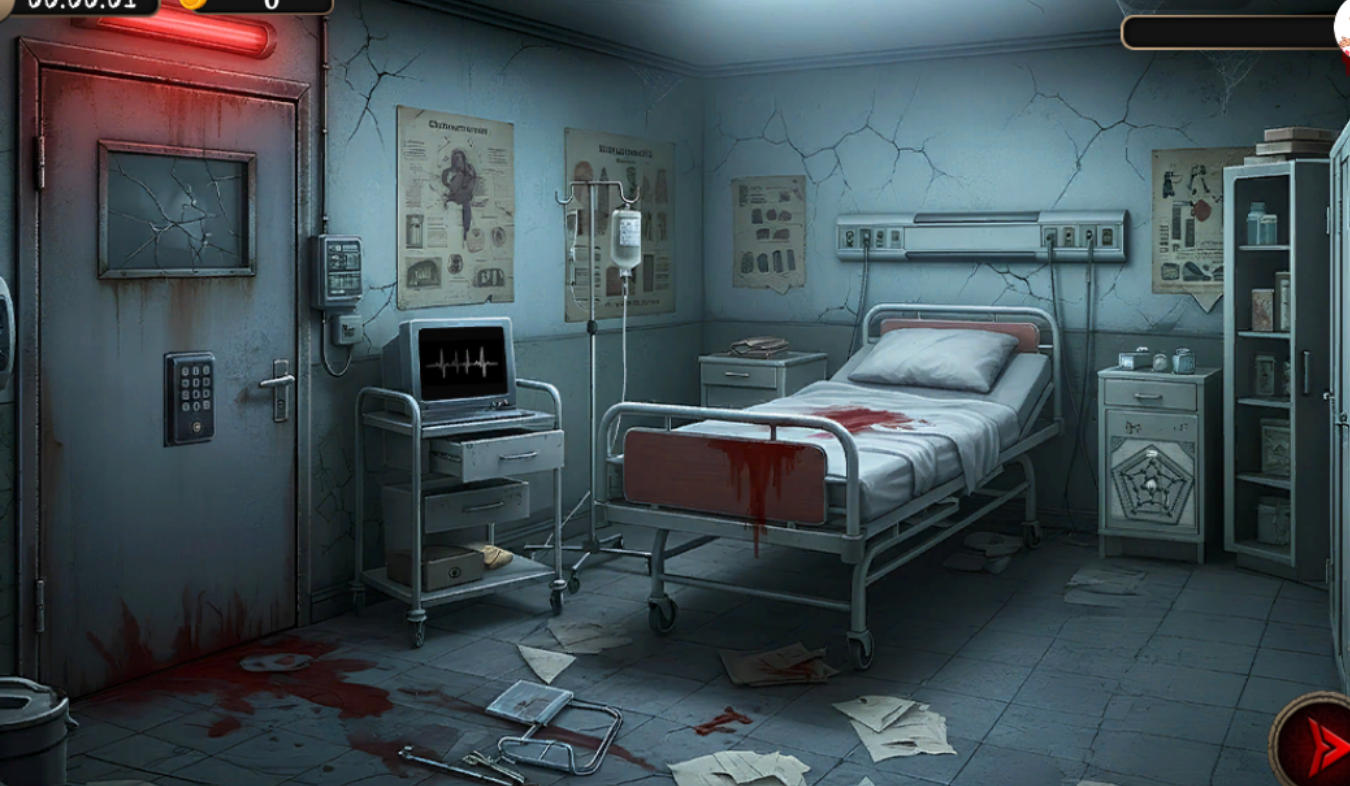Tap the gold coin icon

[190, 4]
